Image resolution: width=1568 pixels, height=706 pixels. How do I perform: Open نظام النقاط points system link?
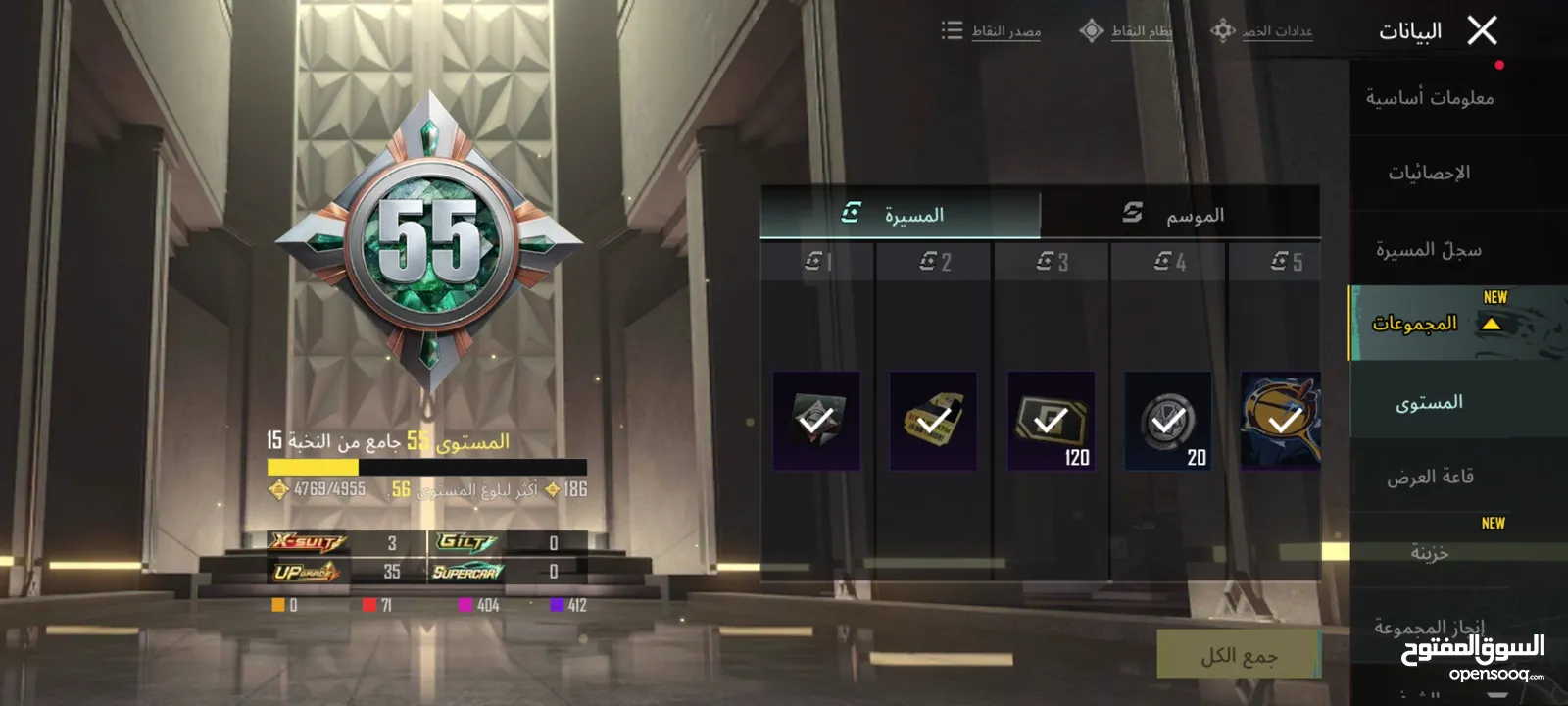coord(1126,31)
